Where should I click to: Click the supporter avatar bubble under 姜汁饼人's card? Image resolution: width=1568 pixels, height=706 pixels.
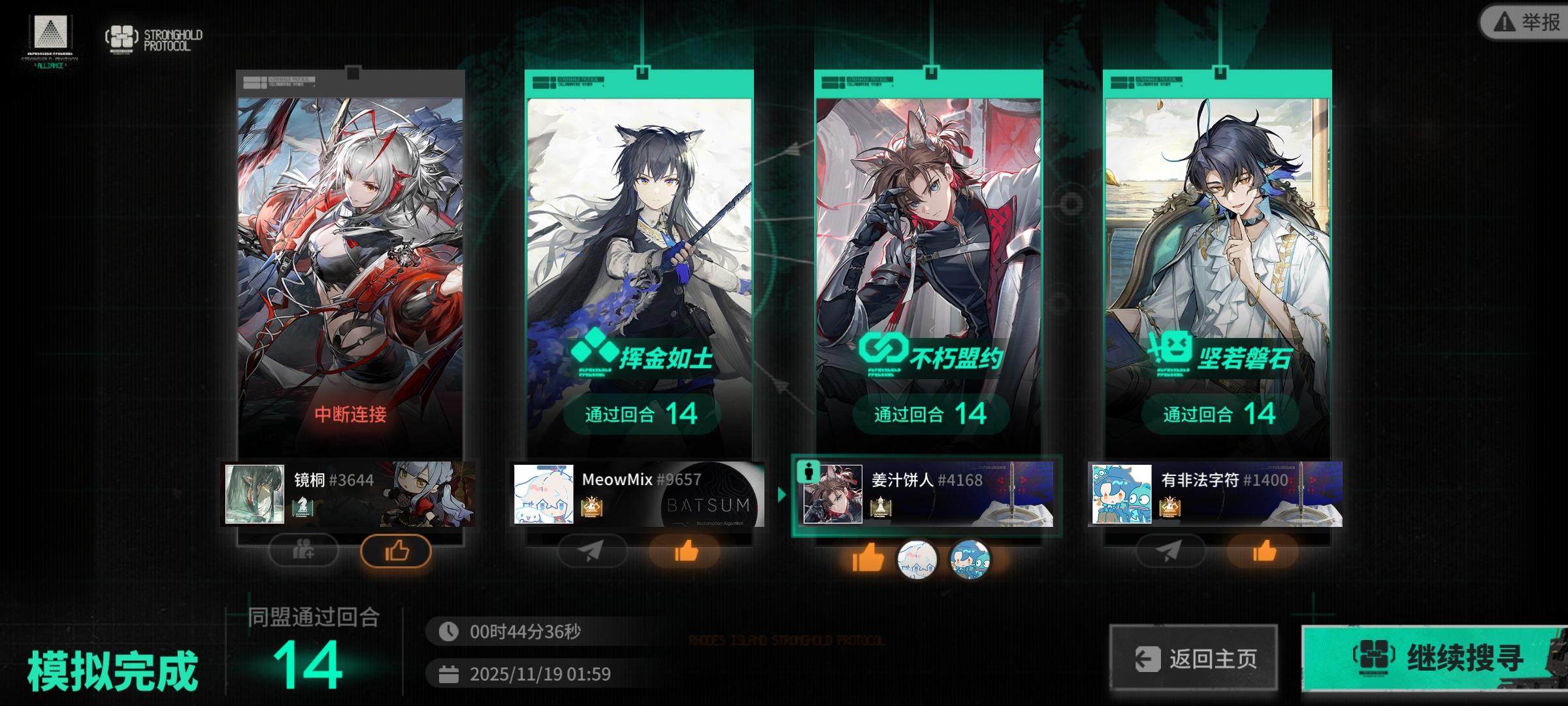(x=918, y=559)
